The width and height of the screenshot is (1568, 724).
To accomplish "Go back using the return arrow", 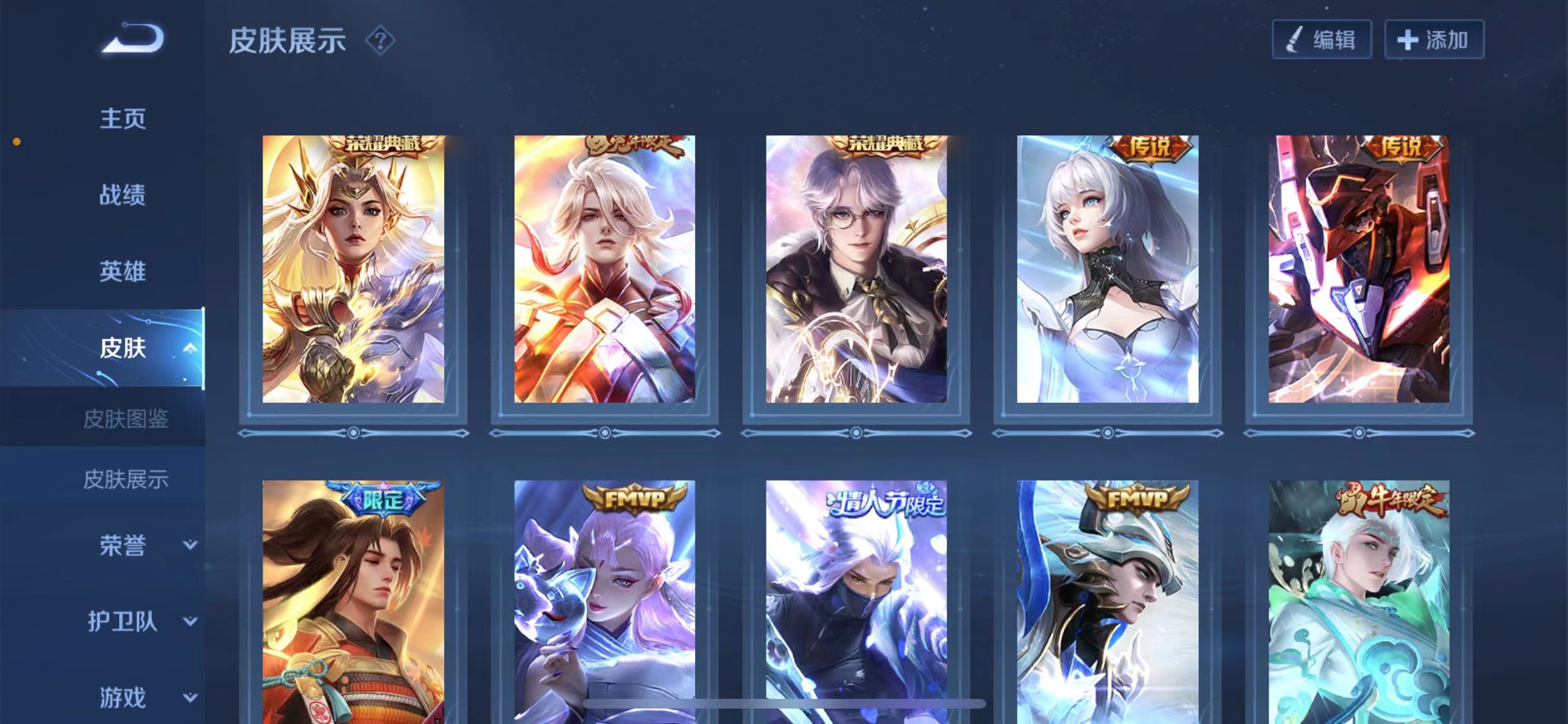I will (x=134, y=39).
